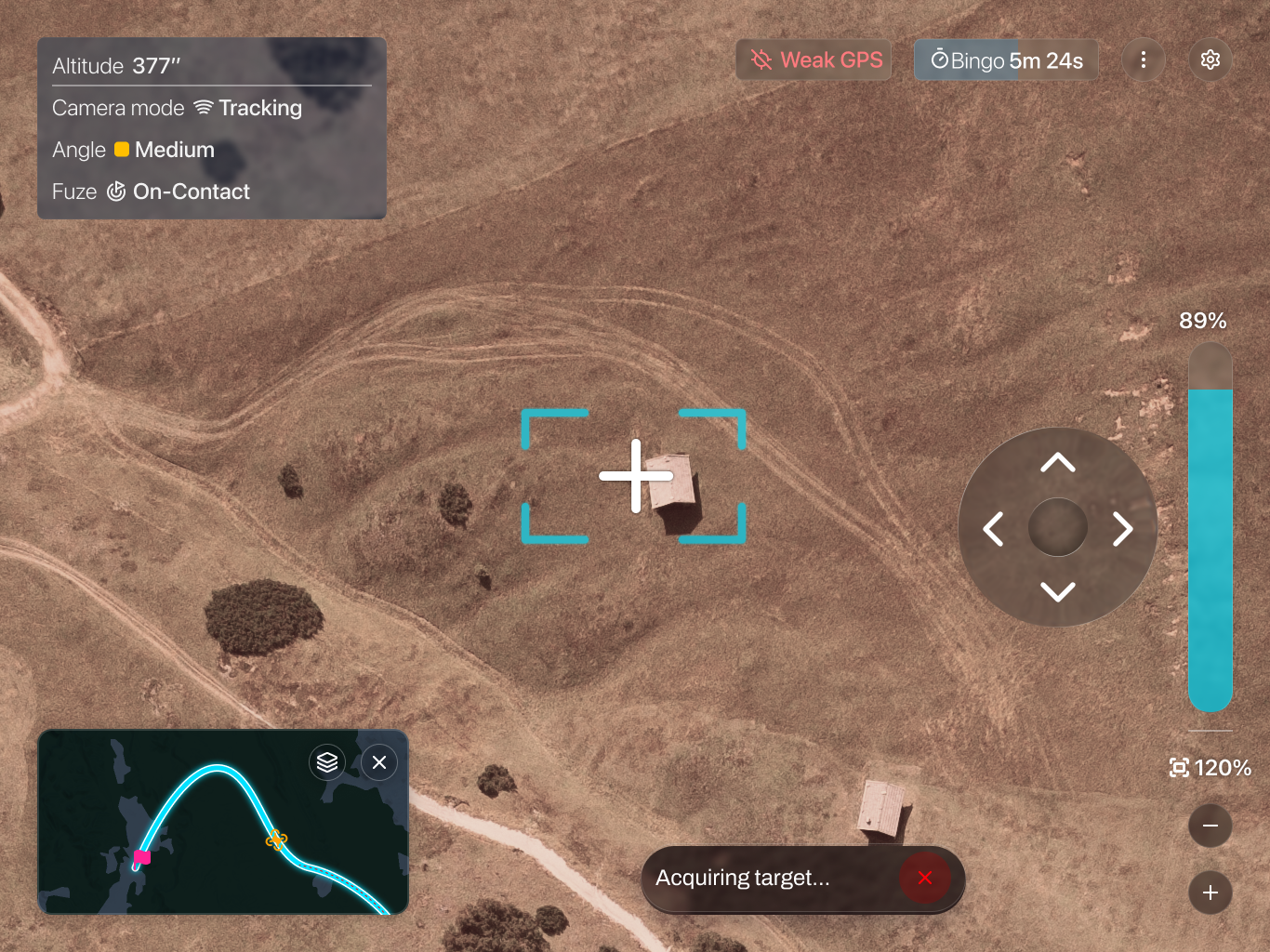Open the gear settings button
1270x952 pixels.
pos(1210,60)
